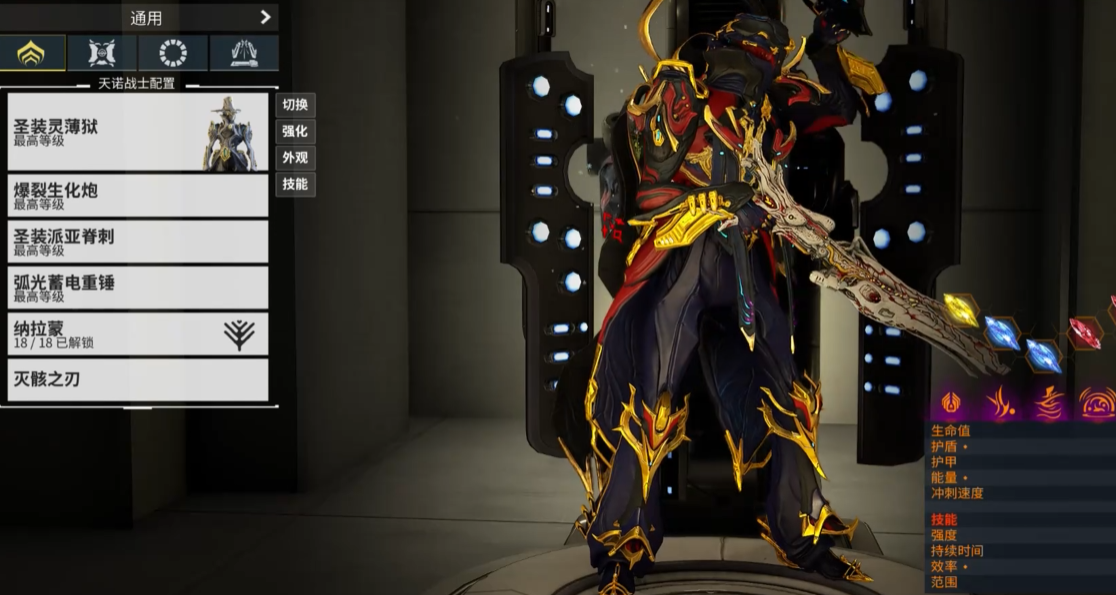The image size is (1116, 595).
Task: Select the Cataclysm dome ability icon
Action: pos(1097,404)
